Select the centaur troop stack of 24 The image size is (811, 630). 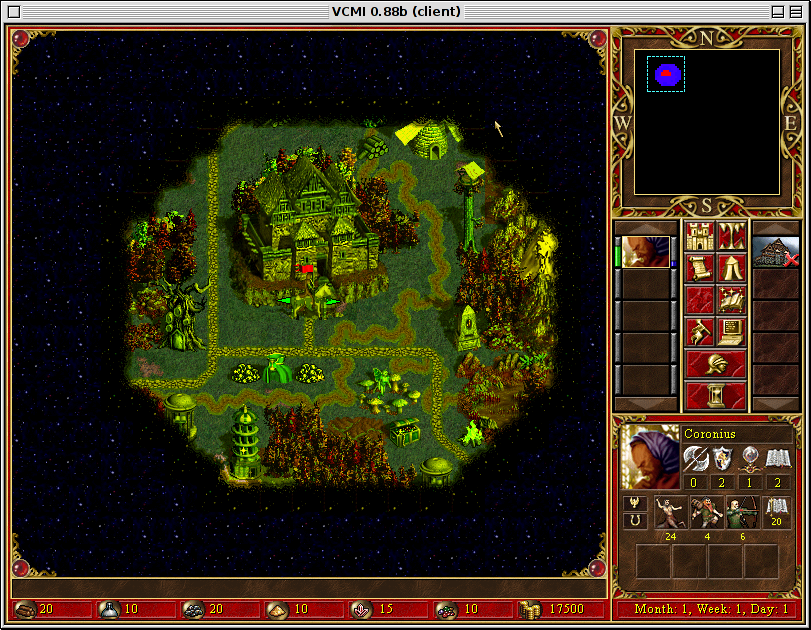(x=672, y=512)
